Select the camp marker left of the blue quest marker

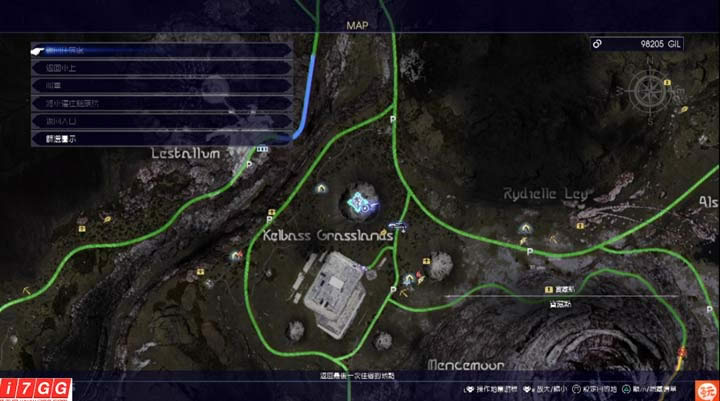pos(322,187)
